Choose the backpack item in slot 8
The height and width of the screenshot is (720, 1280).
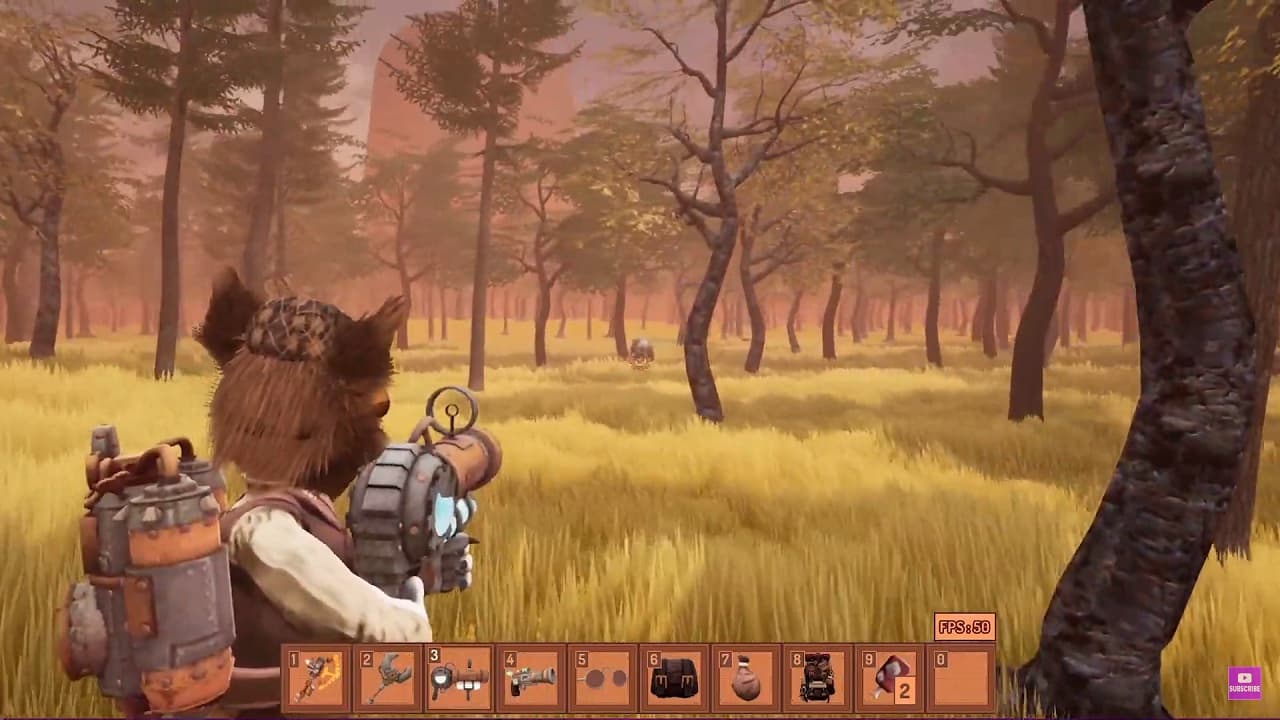pos(818,678)
